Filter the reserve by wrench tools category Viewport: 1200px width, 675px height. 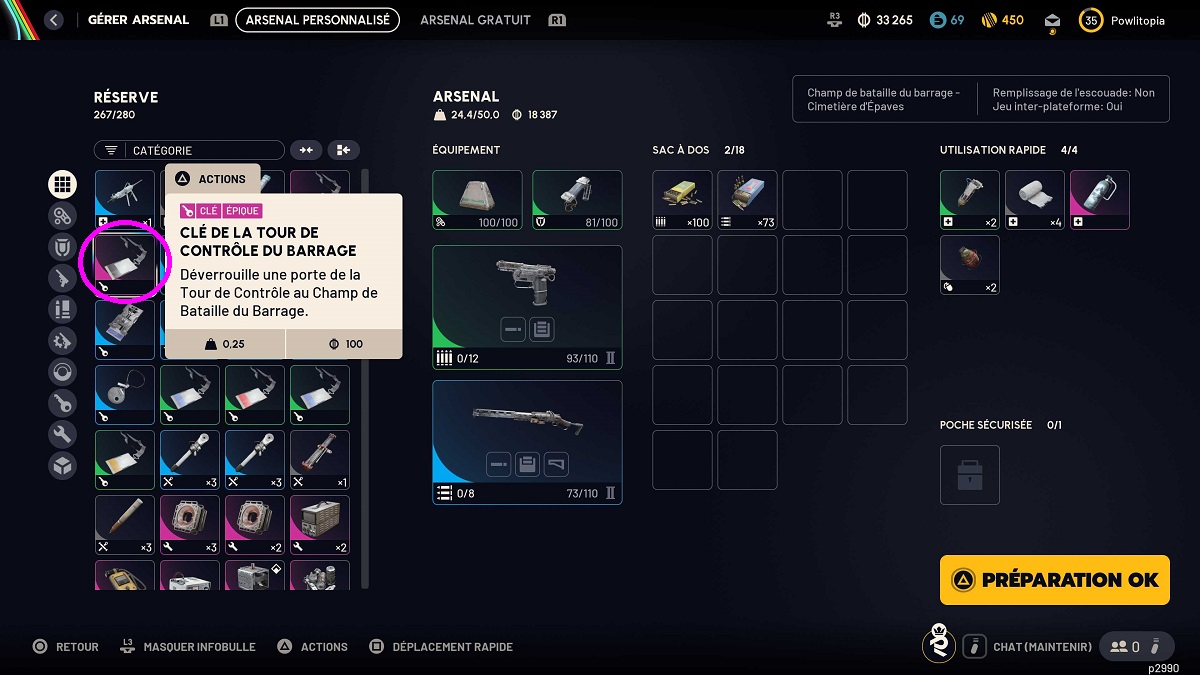63,434
